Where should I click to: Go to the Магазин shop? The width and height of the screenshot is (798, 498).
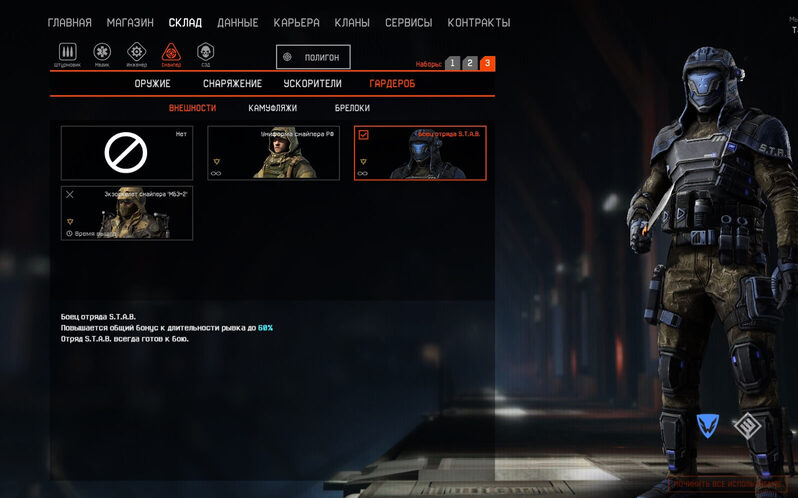point(130,22)
